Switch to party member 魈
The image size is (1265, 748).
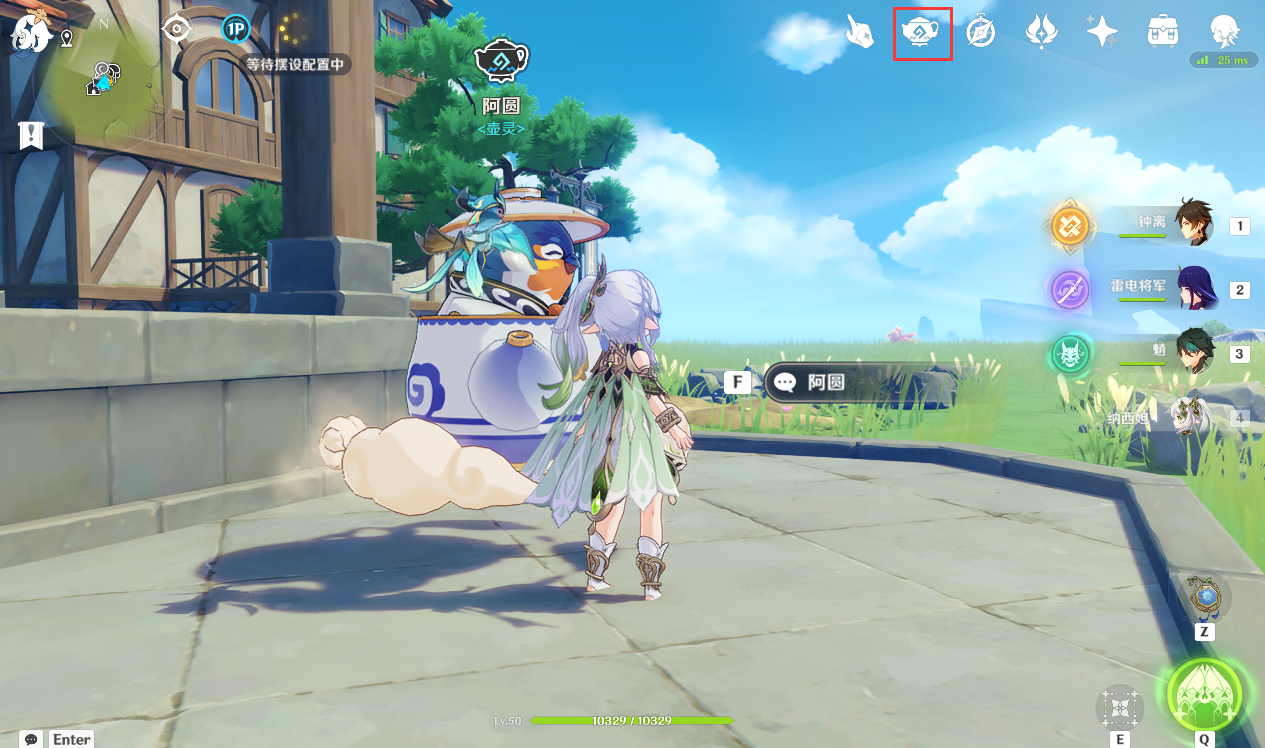[1194, 352]
